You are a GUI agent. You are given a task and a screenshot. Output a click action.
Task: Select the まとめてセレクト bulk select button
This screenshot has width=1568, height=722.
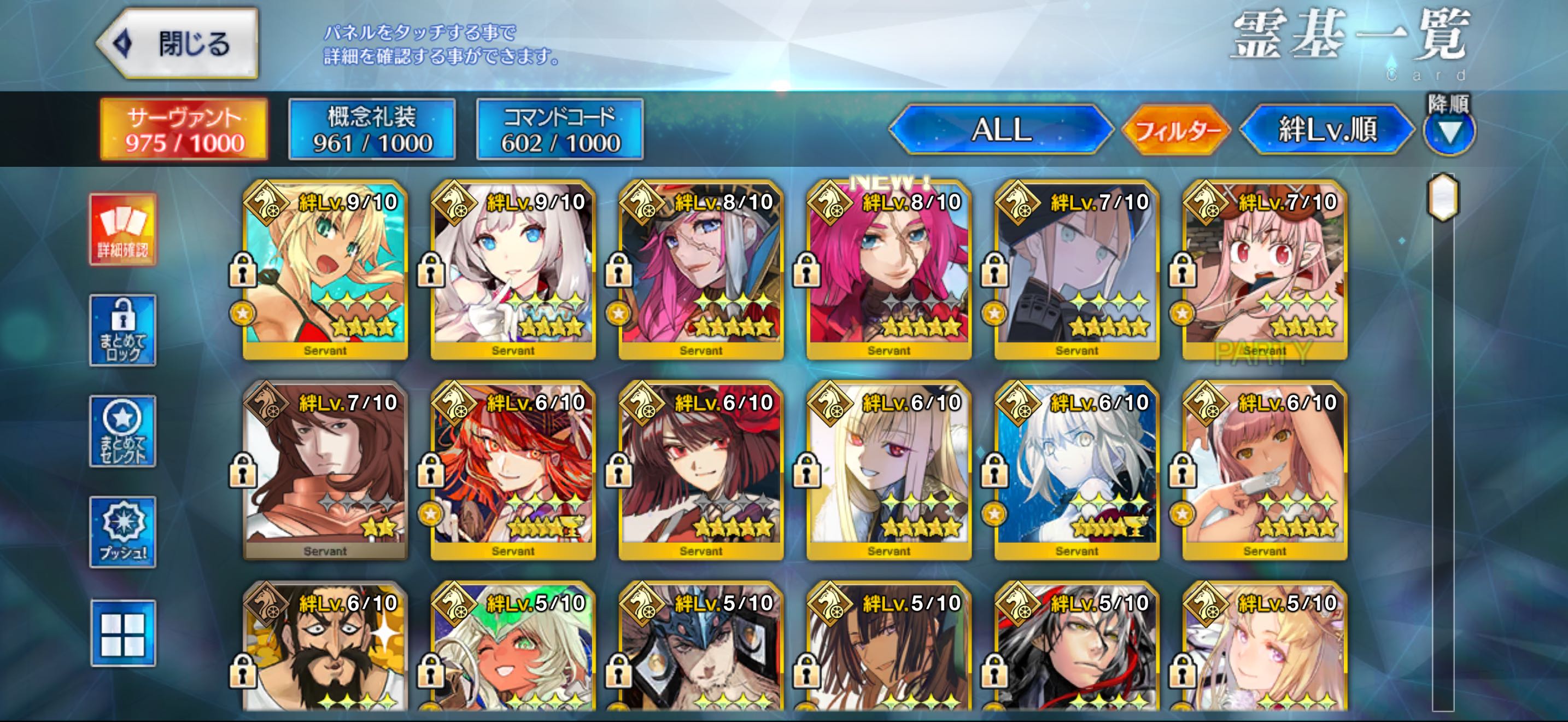point(123,431)
